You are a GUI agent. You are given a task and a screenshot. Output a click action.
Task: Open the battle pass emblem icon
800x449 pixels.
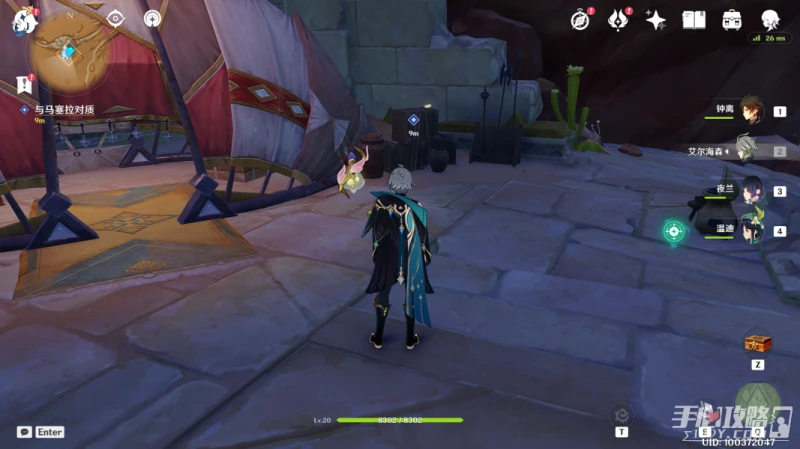coord(619,19)
